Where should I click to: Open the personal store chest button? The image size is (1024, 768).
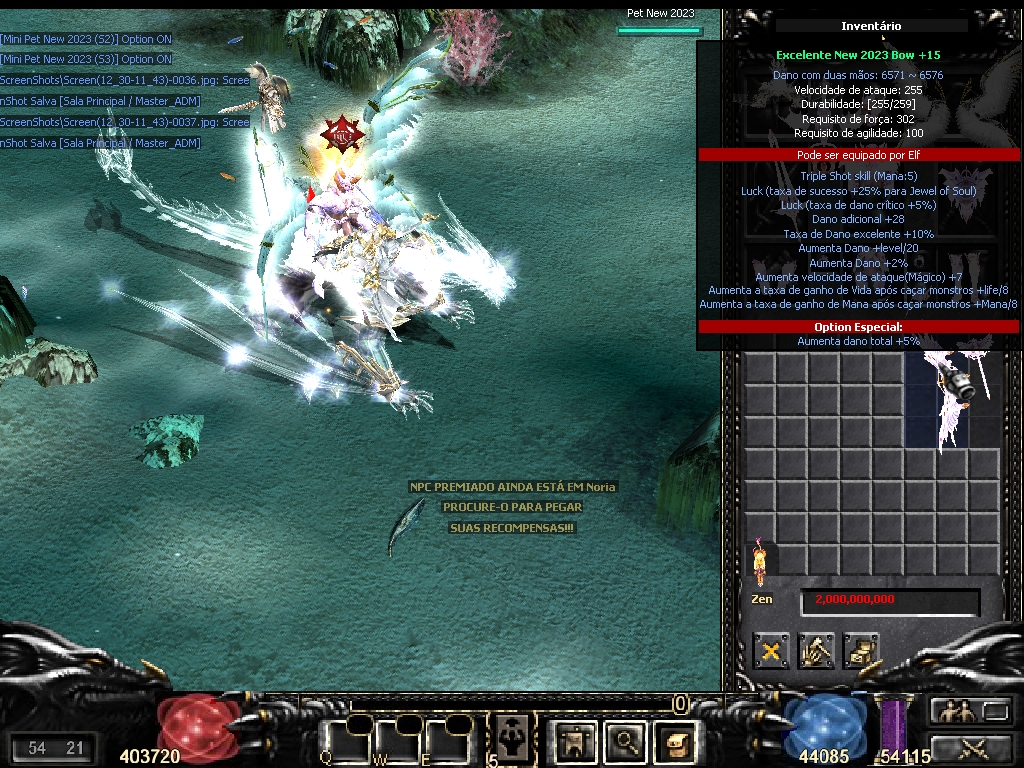pos(860,651)
